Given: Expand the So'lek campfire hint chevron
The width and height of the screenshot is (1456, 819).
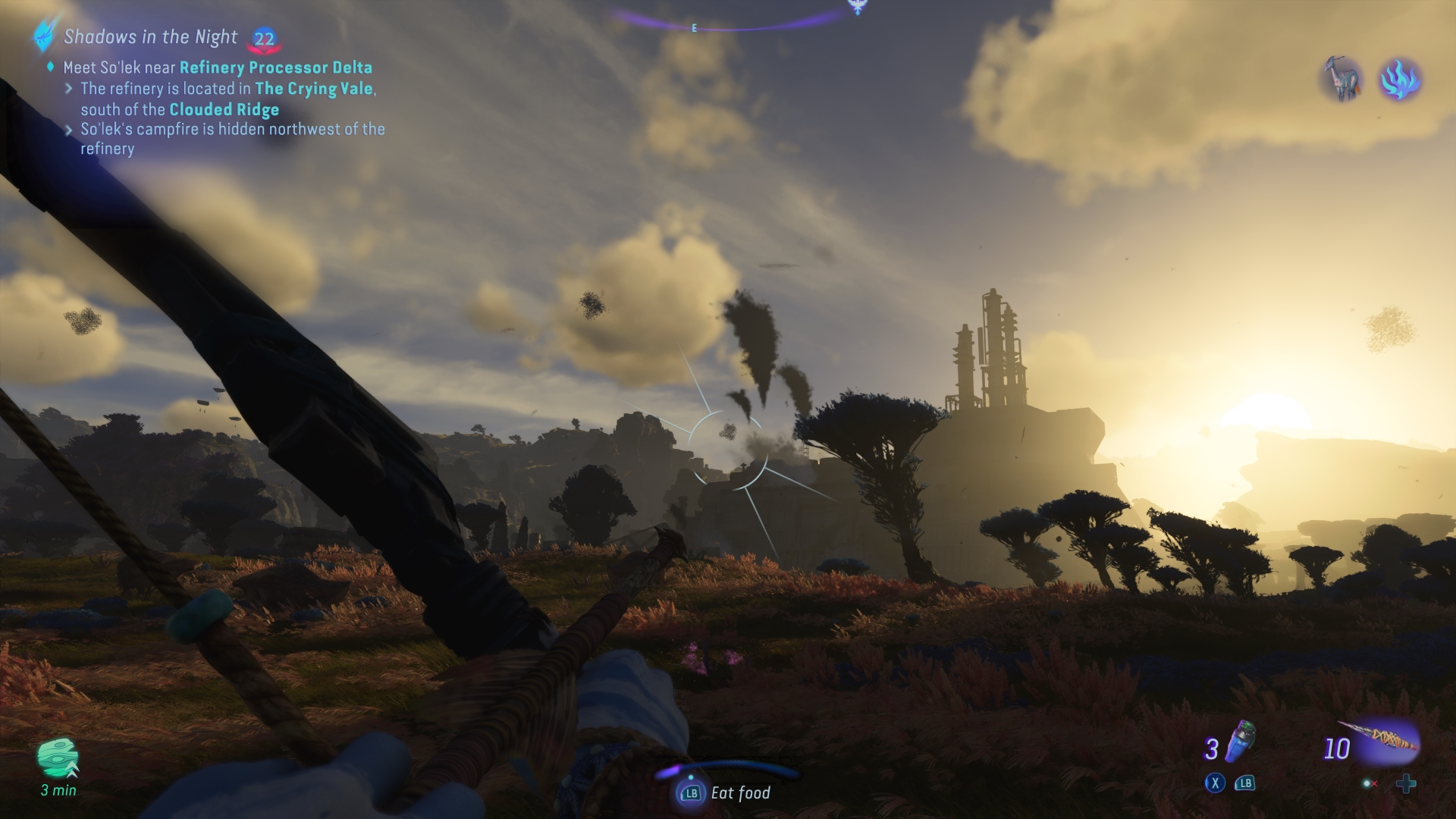Looking at the screenshot, I should click(71, 130).
